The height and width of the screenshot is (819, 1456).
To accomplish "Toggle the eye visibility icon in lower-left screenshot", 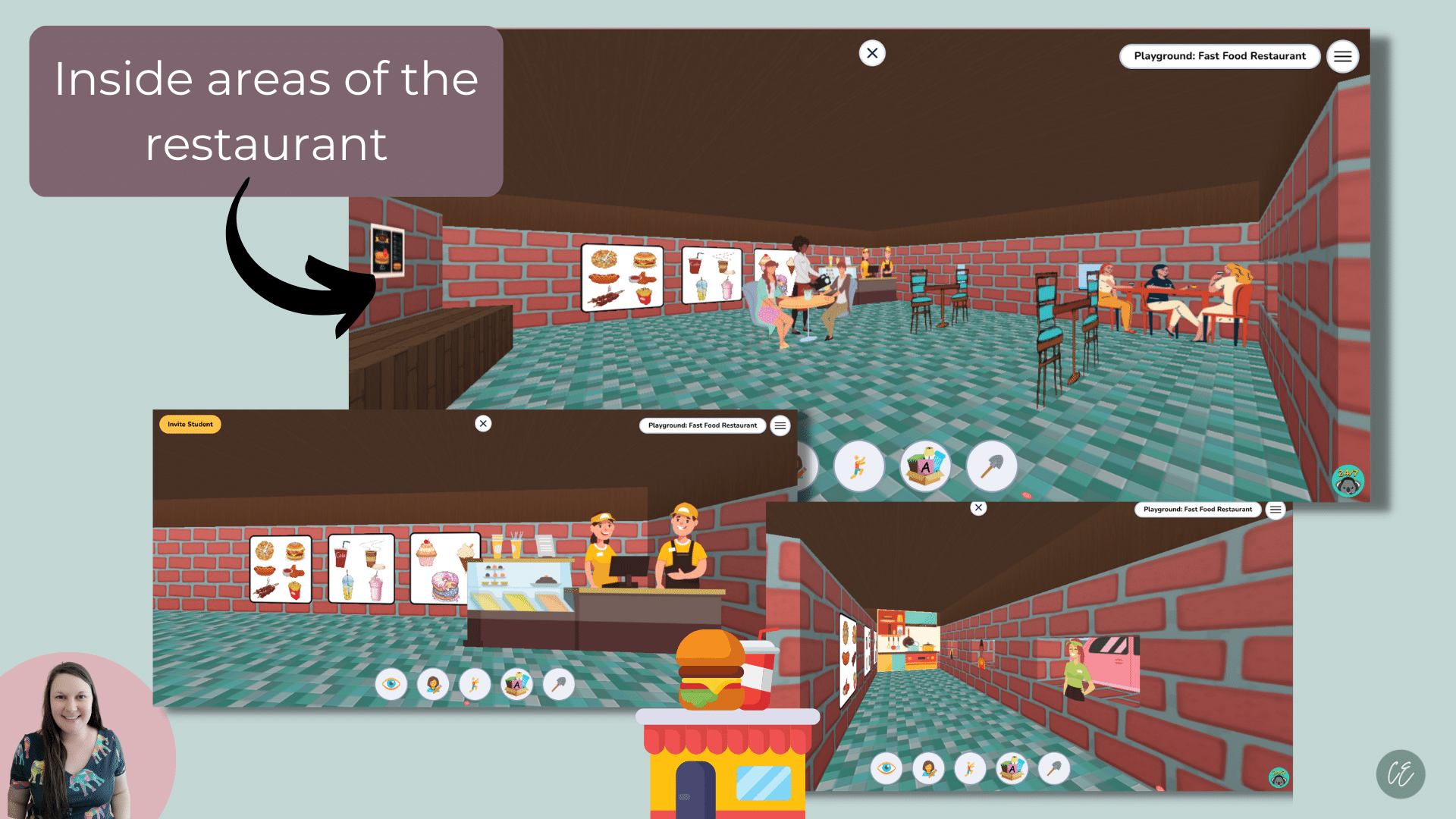I will tap(392, 683).
